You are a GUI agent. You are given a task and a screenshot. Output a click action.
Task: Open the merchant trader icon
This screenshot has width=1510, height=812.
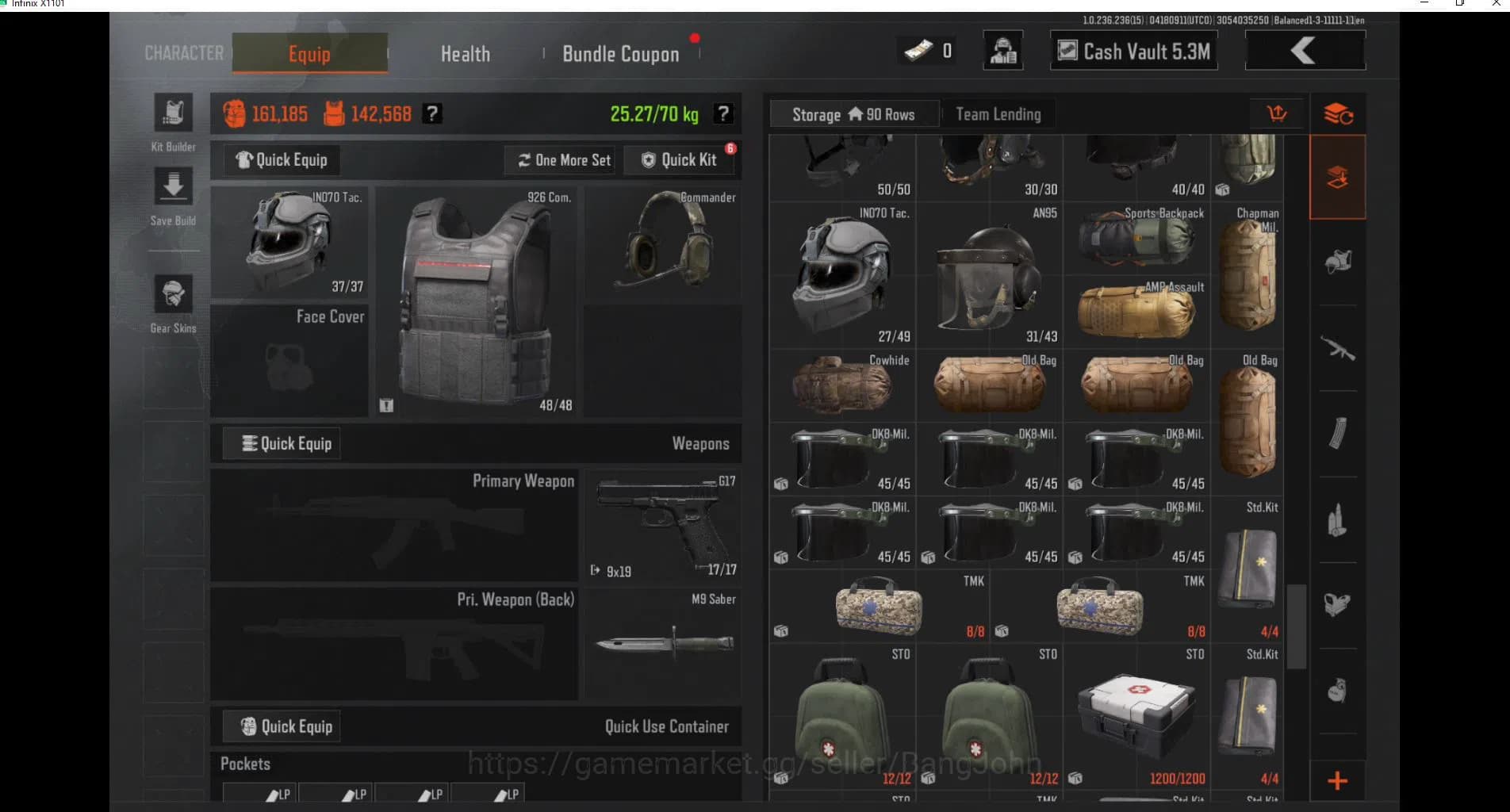(x=1002, y=50)
